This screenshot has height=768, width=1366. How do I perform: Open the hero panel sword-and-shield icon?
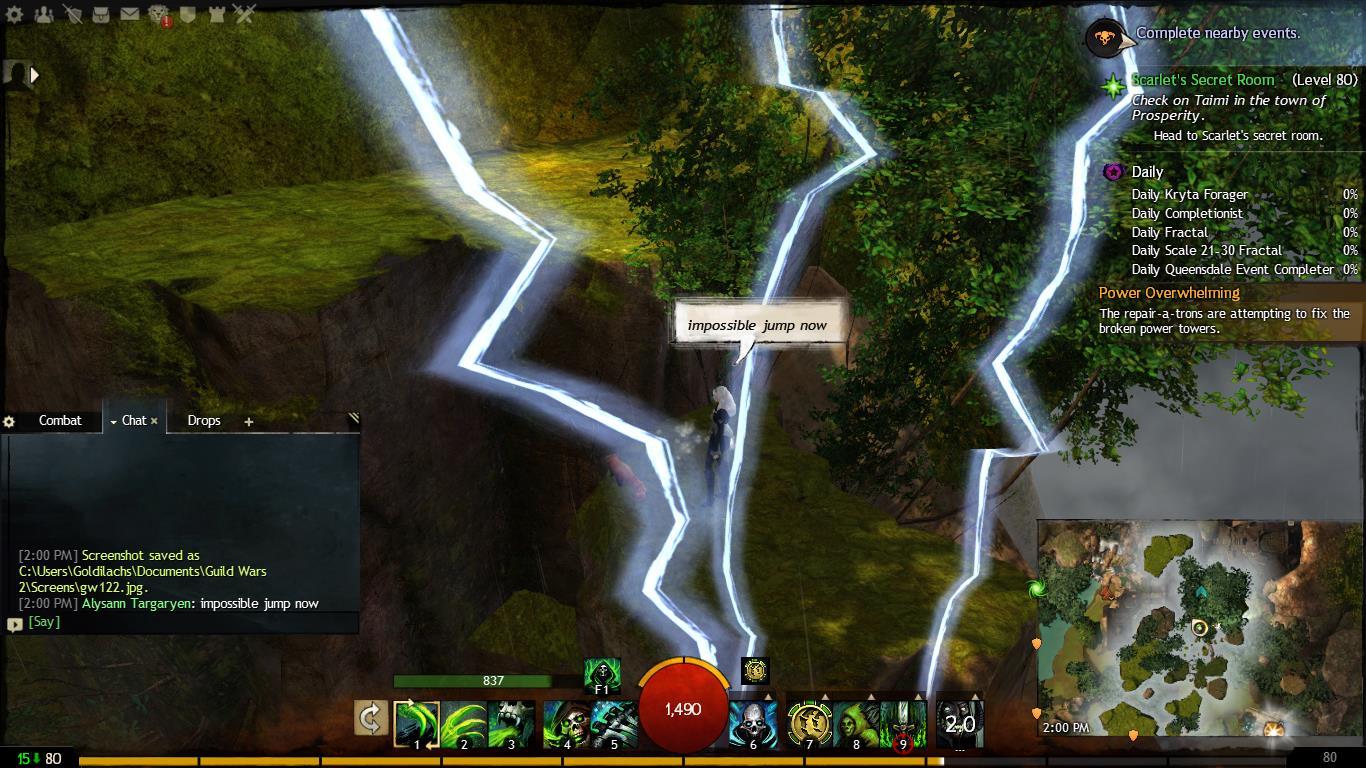click(73, 14)
